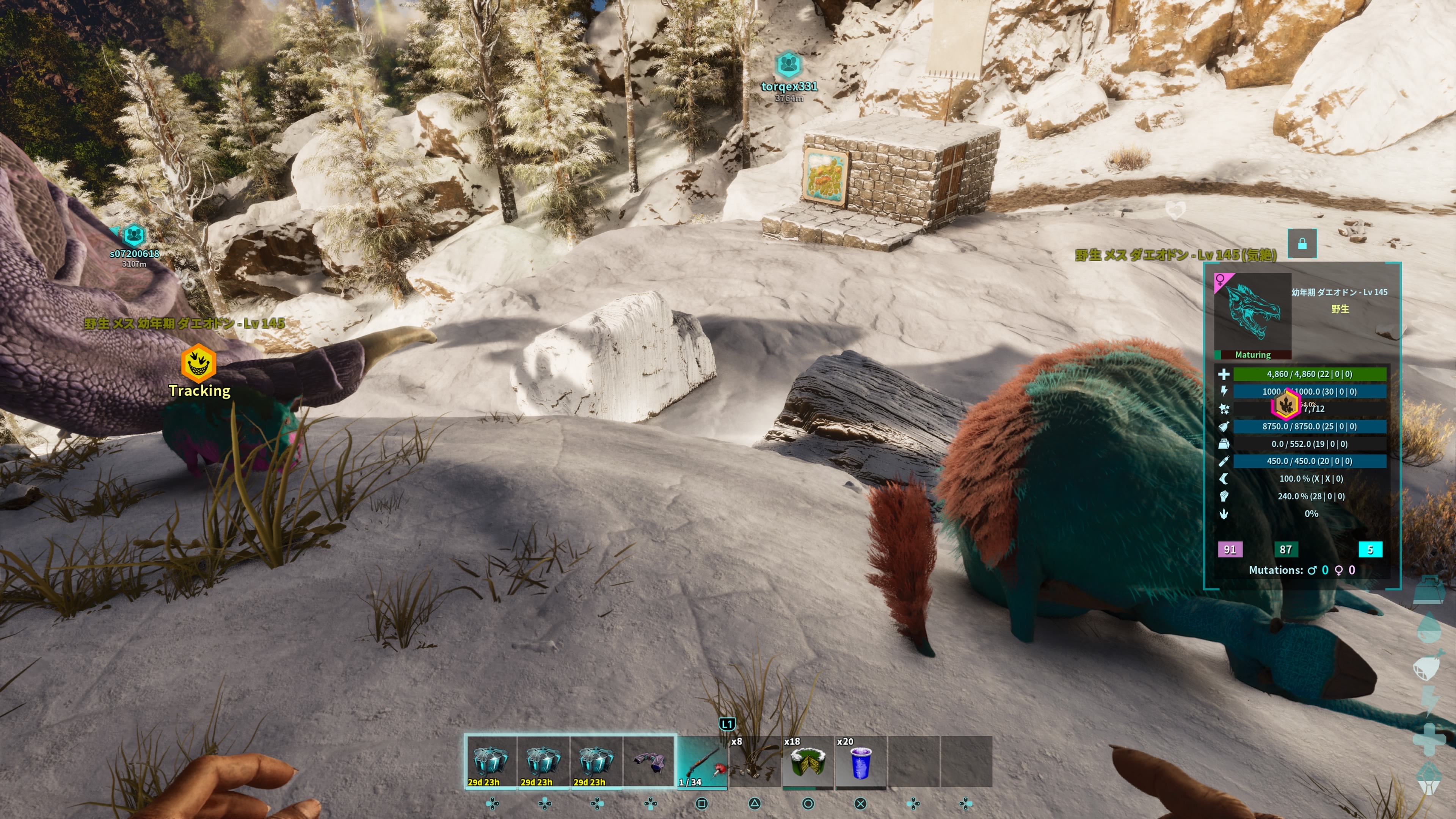The image size is (1456, 819).
Task: Toggle the padlock icon above the stats panel
Action: coord(1302,243)
